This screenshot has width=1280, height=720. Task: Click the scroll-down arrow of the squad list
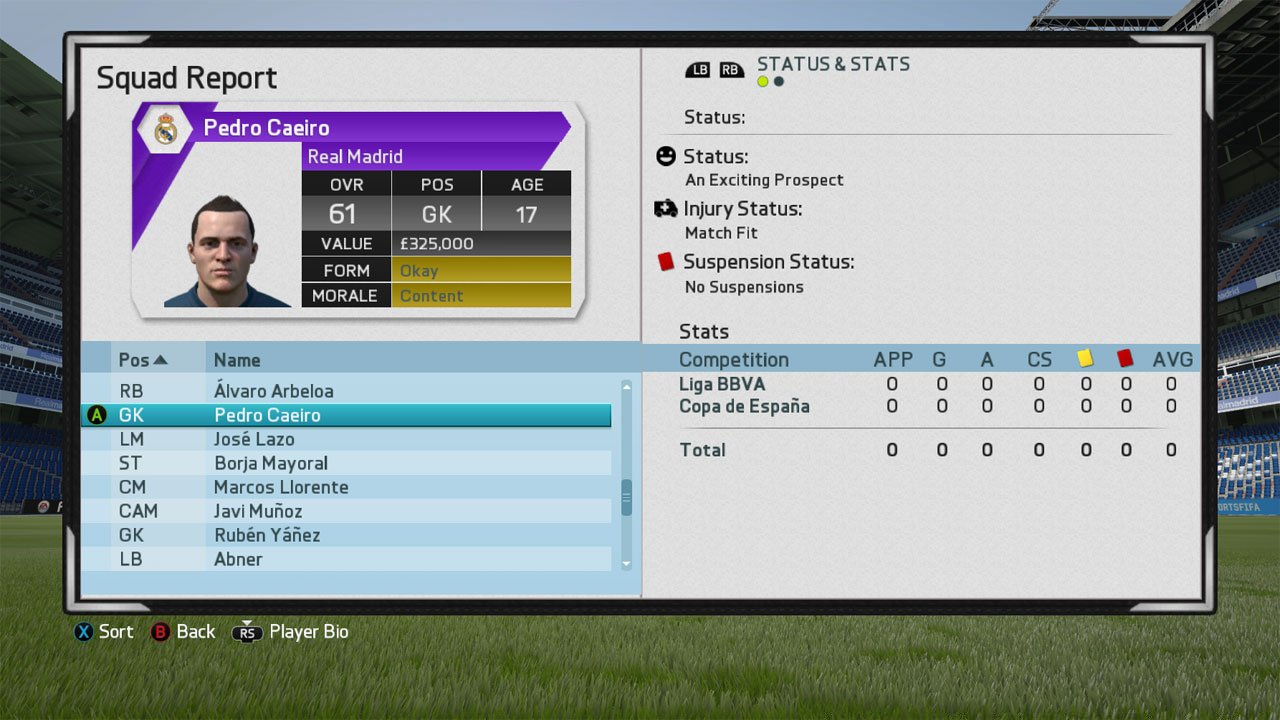click(x=627, y=565)
